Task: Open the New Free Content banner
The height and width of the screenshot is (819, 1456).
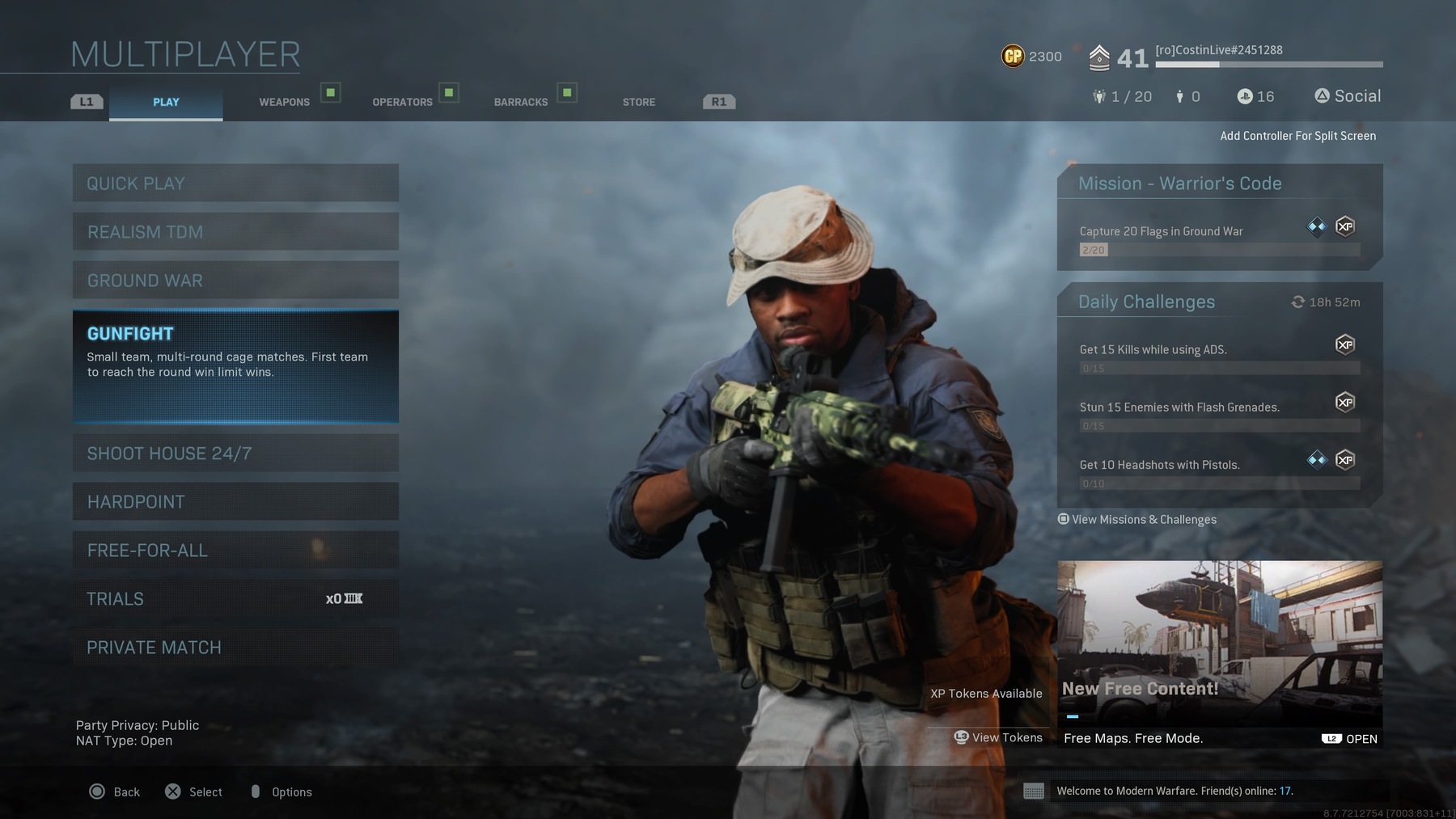Action: point(1219,653)
